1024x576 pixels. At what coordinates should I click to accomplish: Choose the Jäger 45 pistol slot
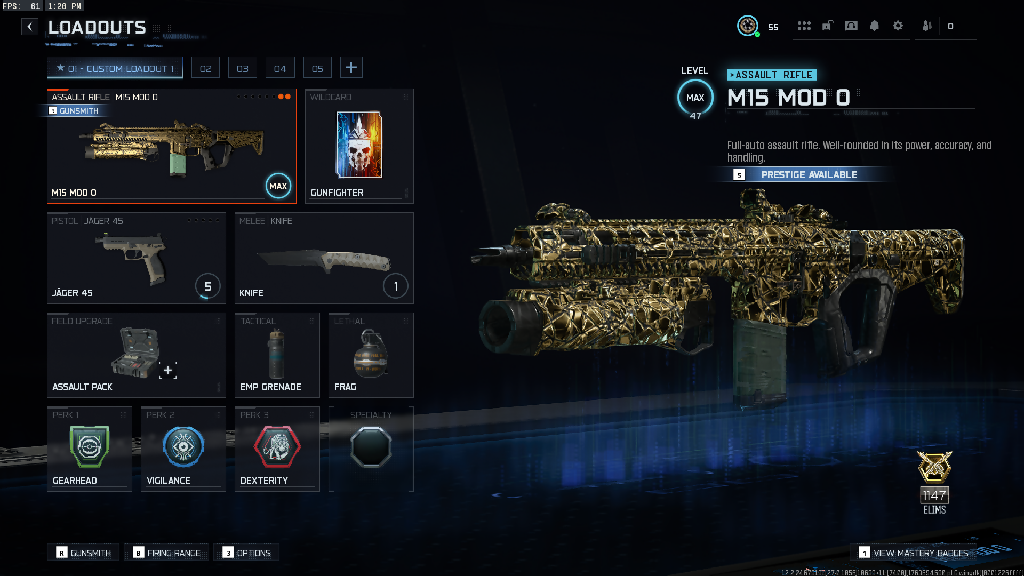point(136,258)
